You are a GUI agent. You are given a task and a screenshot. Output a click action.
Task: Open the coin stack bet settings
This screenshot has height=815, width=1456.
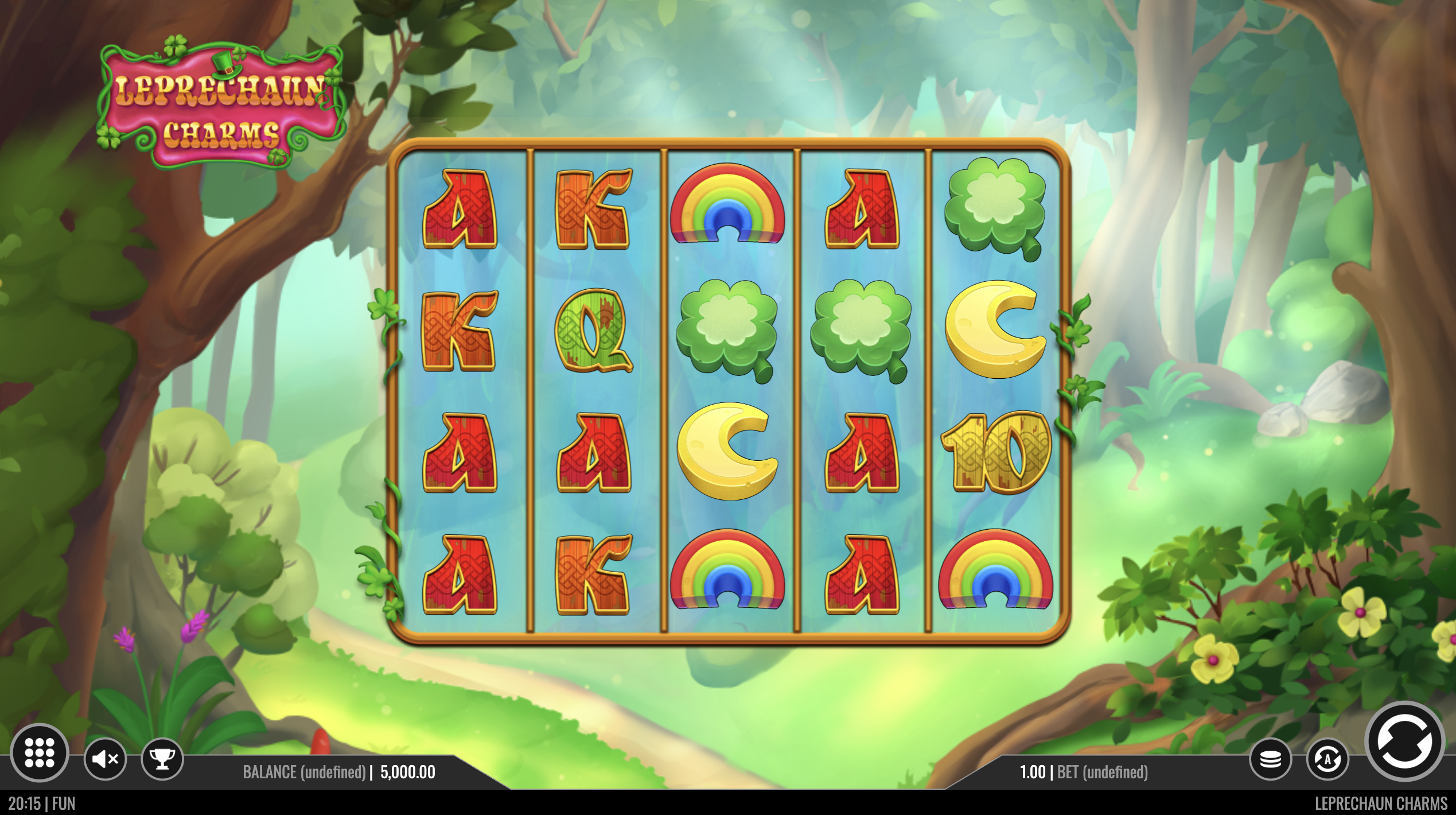point(1270,759)
